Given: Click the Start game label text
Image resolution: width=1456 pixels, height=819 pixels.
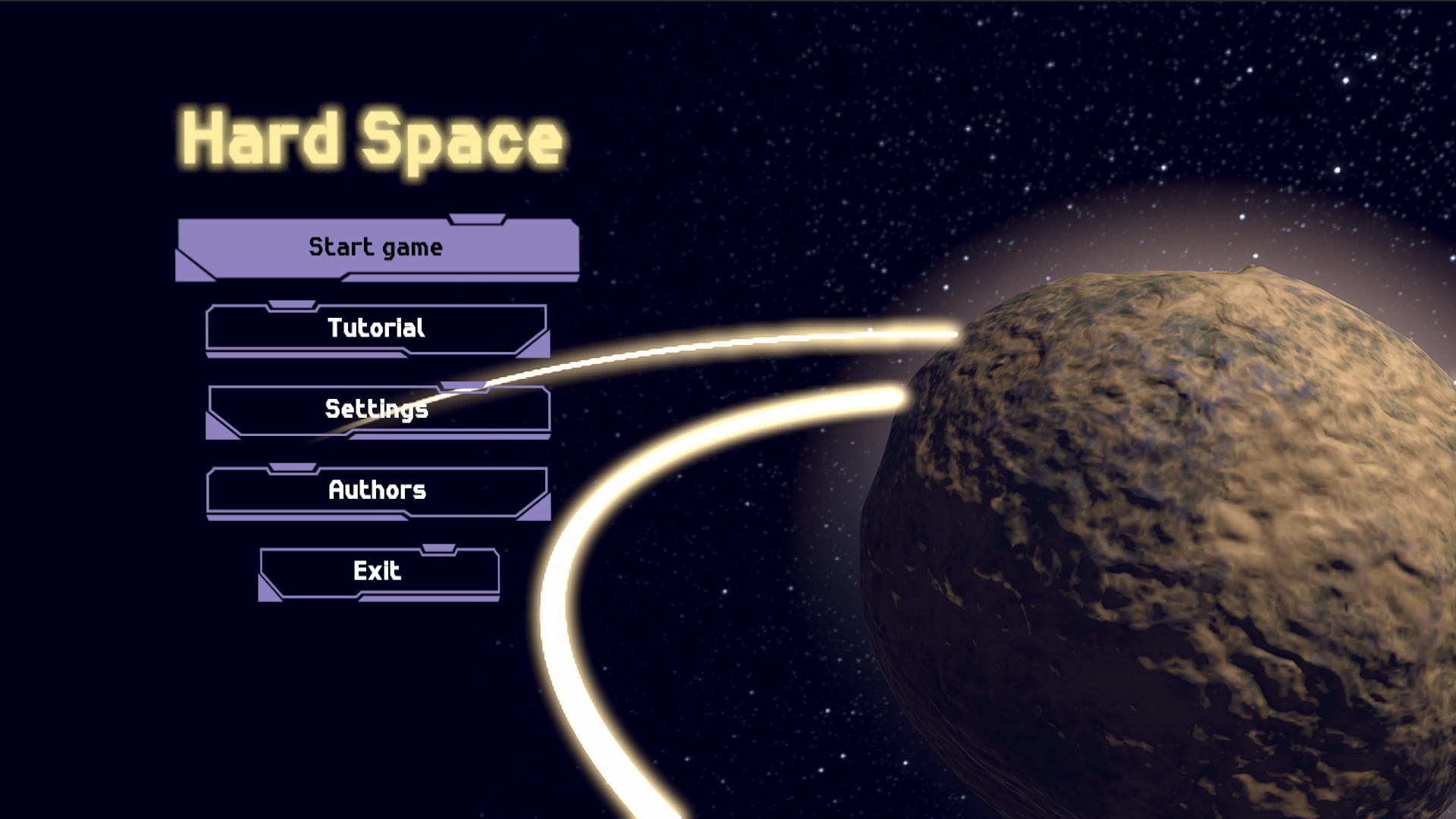Looking at the screenshot, I should (375, 246).
